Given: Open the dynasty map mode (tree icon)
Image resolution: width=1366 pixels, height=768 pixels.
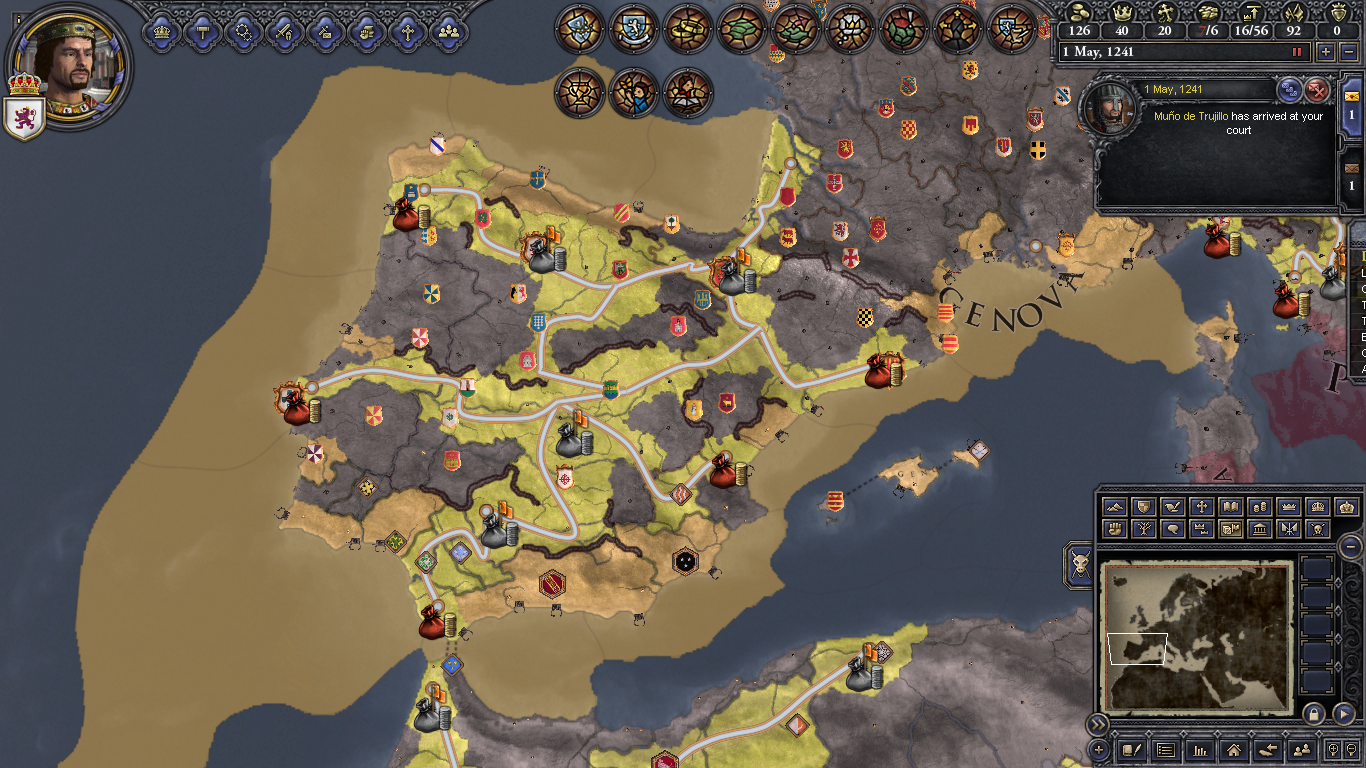Looking at the screenshot, I should (1144, 528).
